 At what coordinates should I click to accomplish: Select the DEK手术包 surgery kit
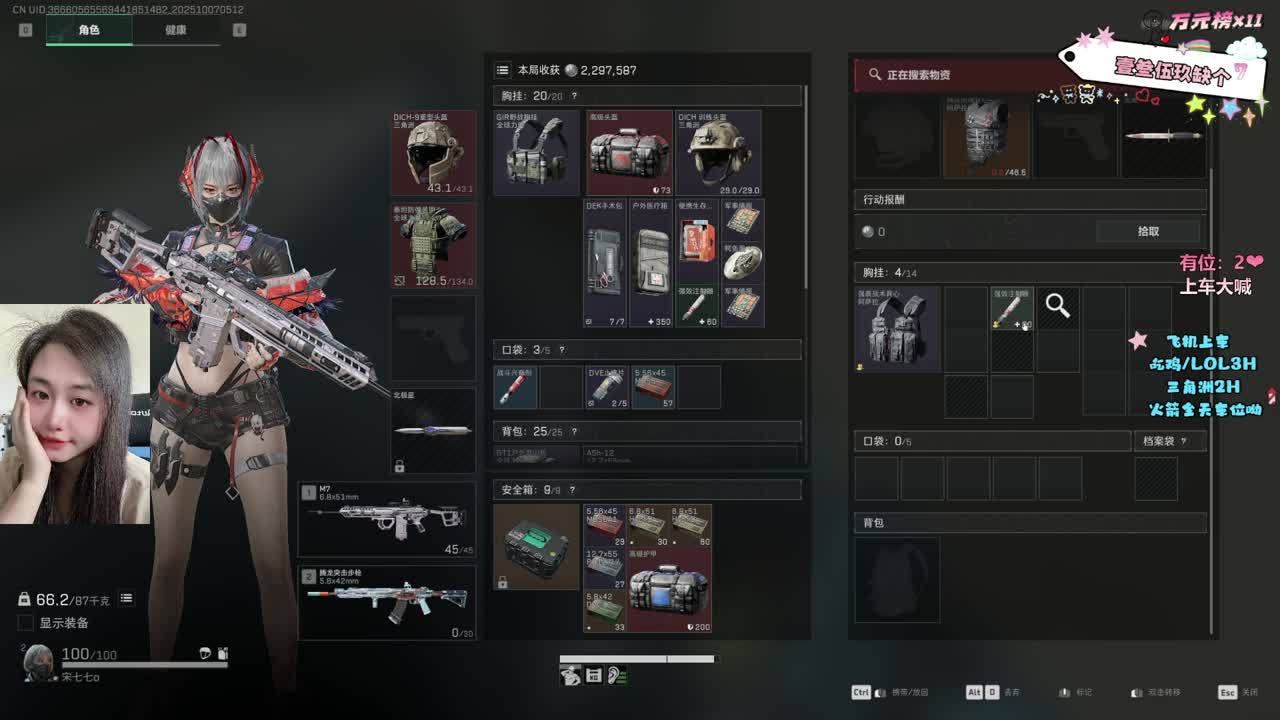(x=605, y=263)
